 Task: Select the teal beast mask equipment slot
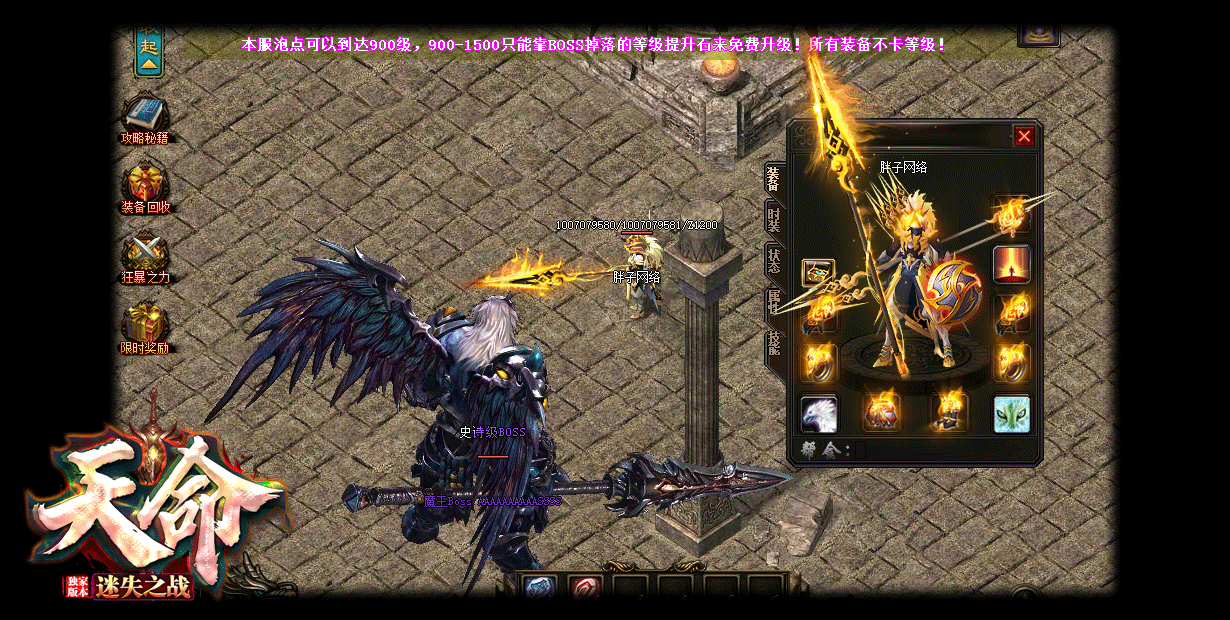(1011, 413)
